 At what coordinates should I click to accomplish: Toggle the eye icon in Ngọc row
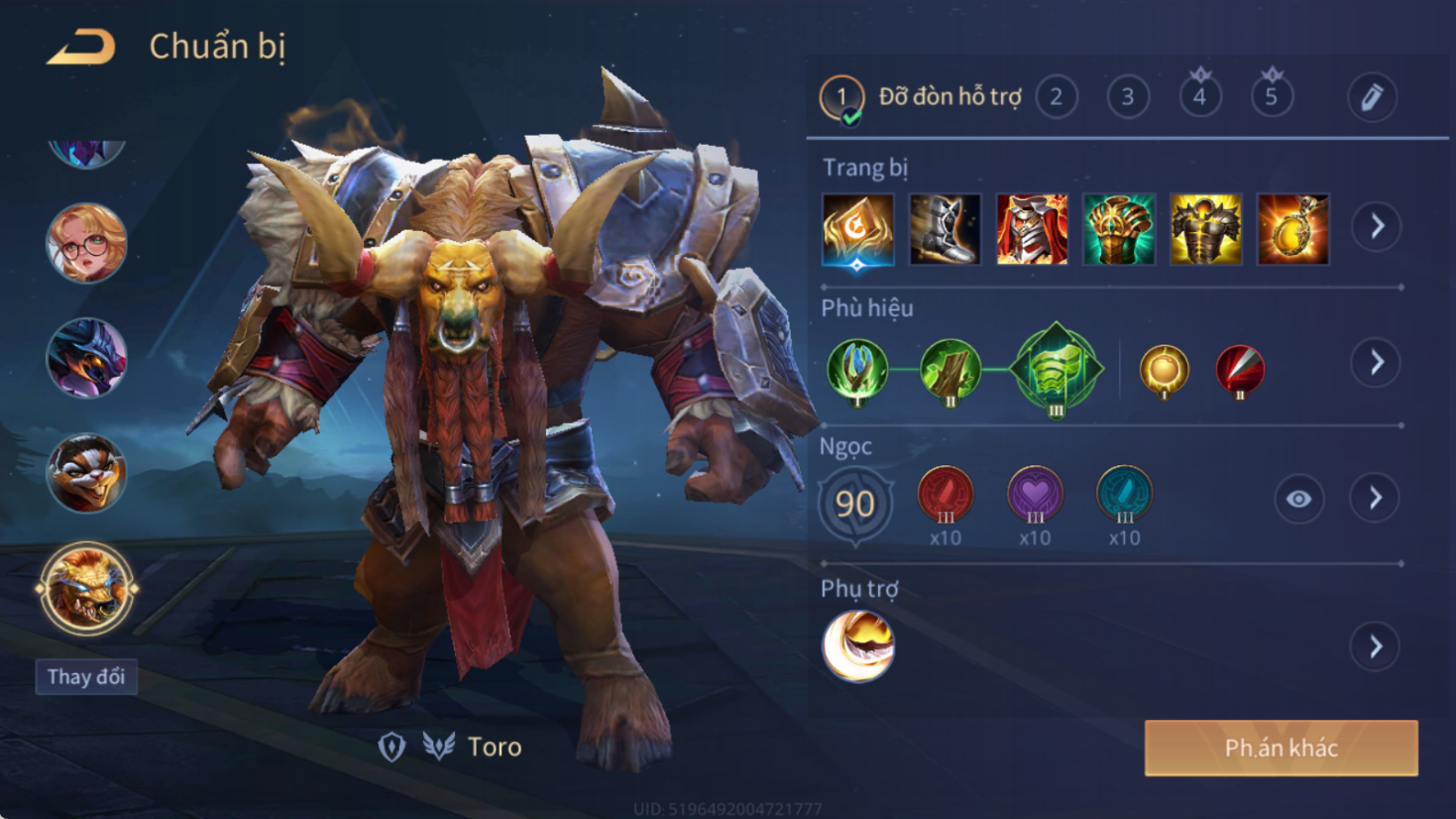tap(1298, 499)
